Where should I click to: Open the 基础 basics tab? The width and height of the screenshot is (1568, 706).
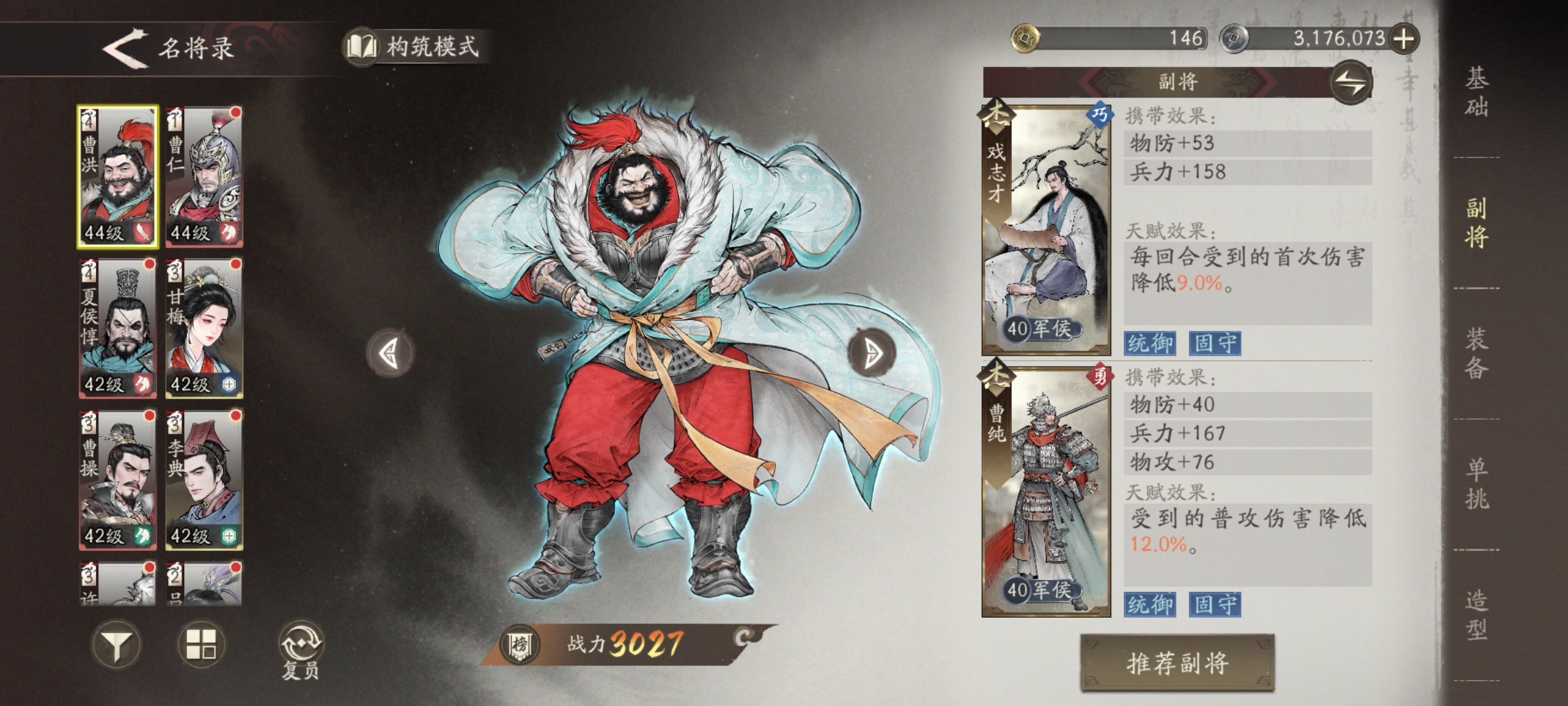1477,92
